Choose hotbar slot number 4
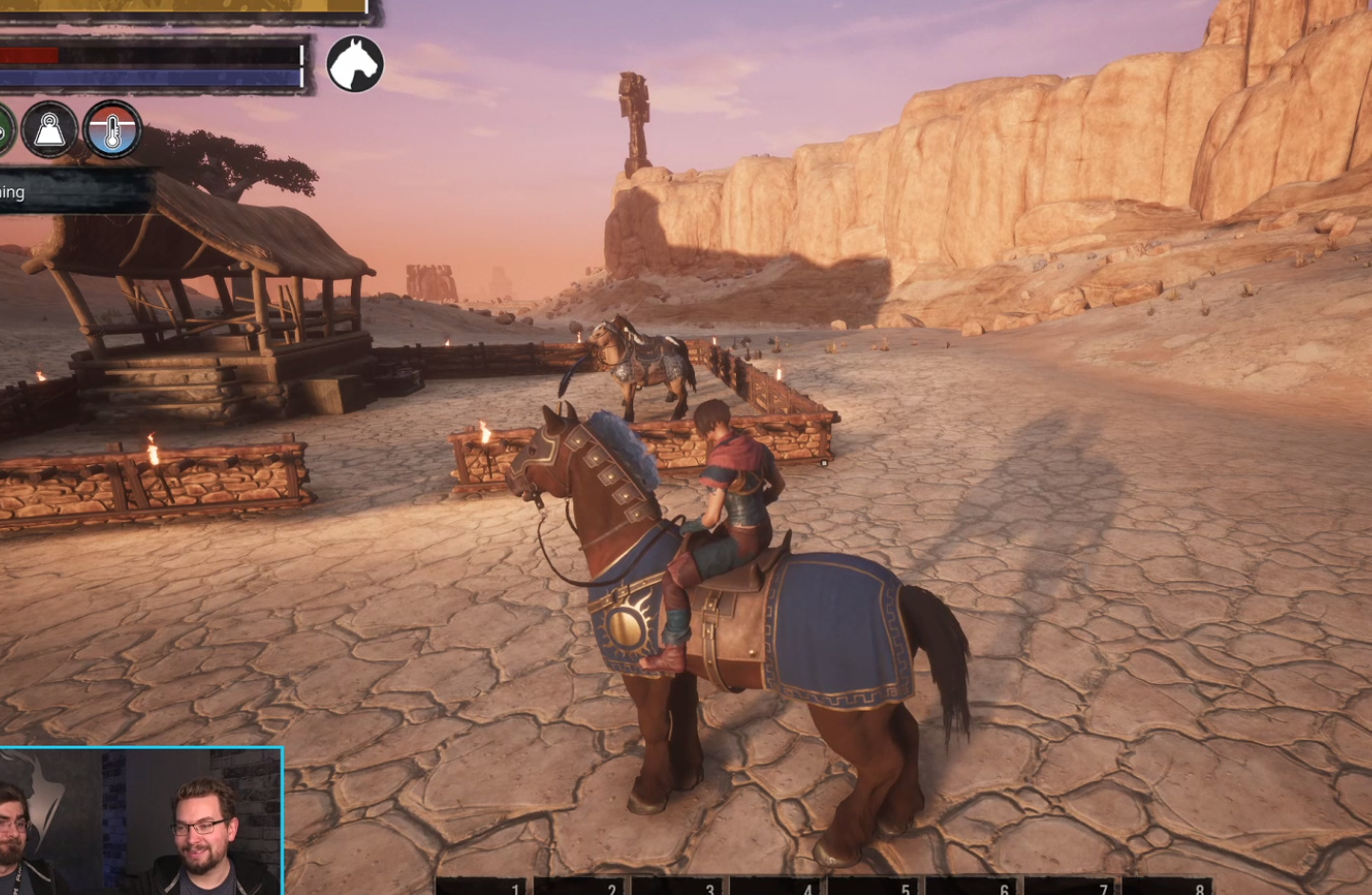 [x=776, y=886]
